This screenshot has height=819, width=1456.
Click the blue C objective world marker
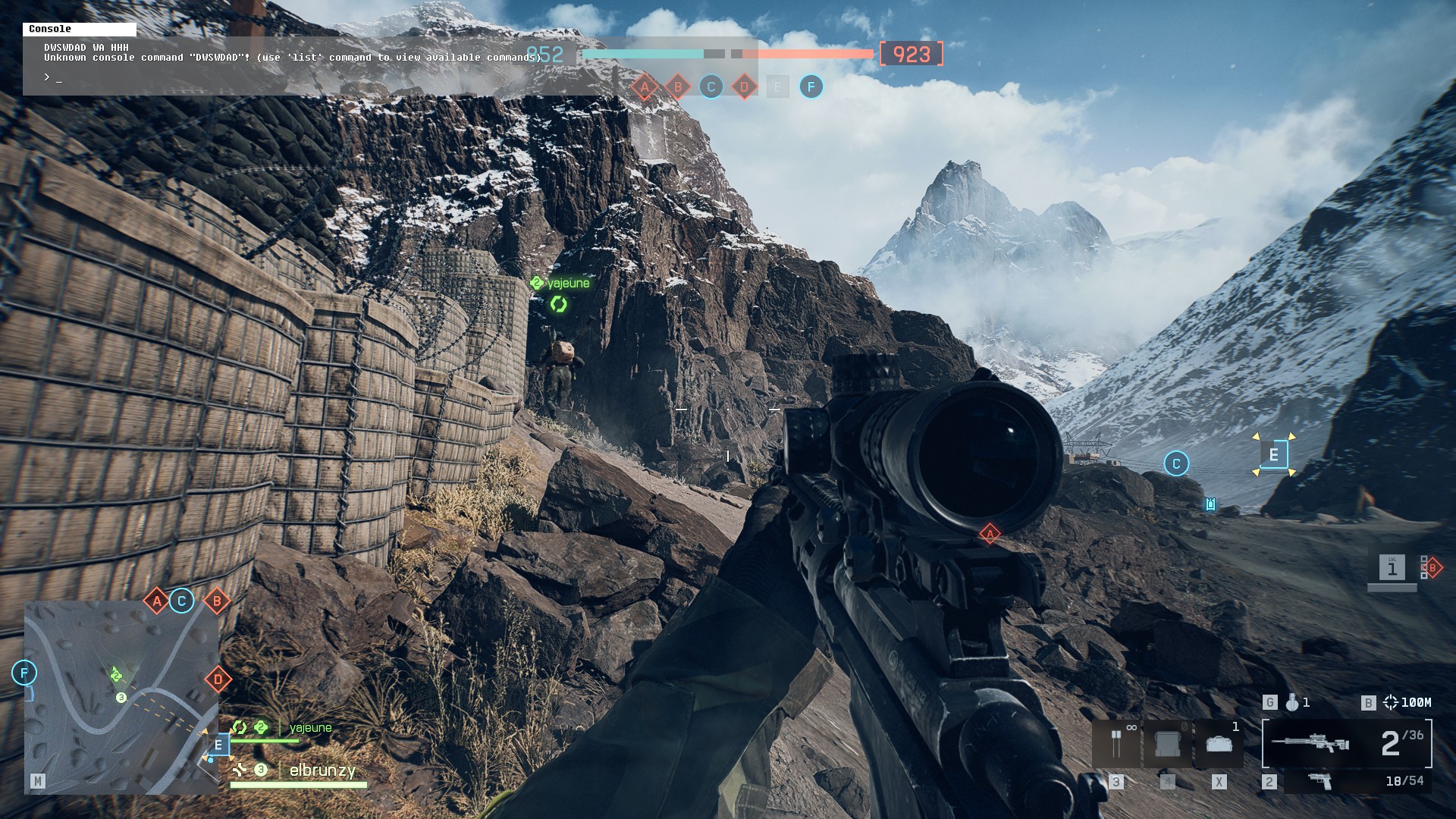pyautogui.click(x=1176, y=463)
